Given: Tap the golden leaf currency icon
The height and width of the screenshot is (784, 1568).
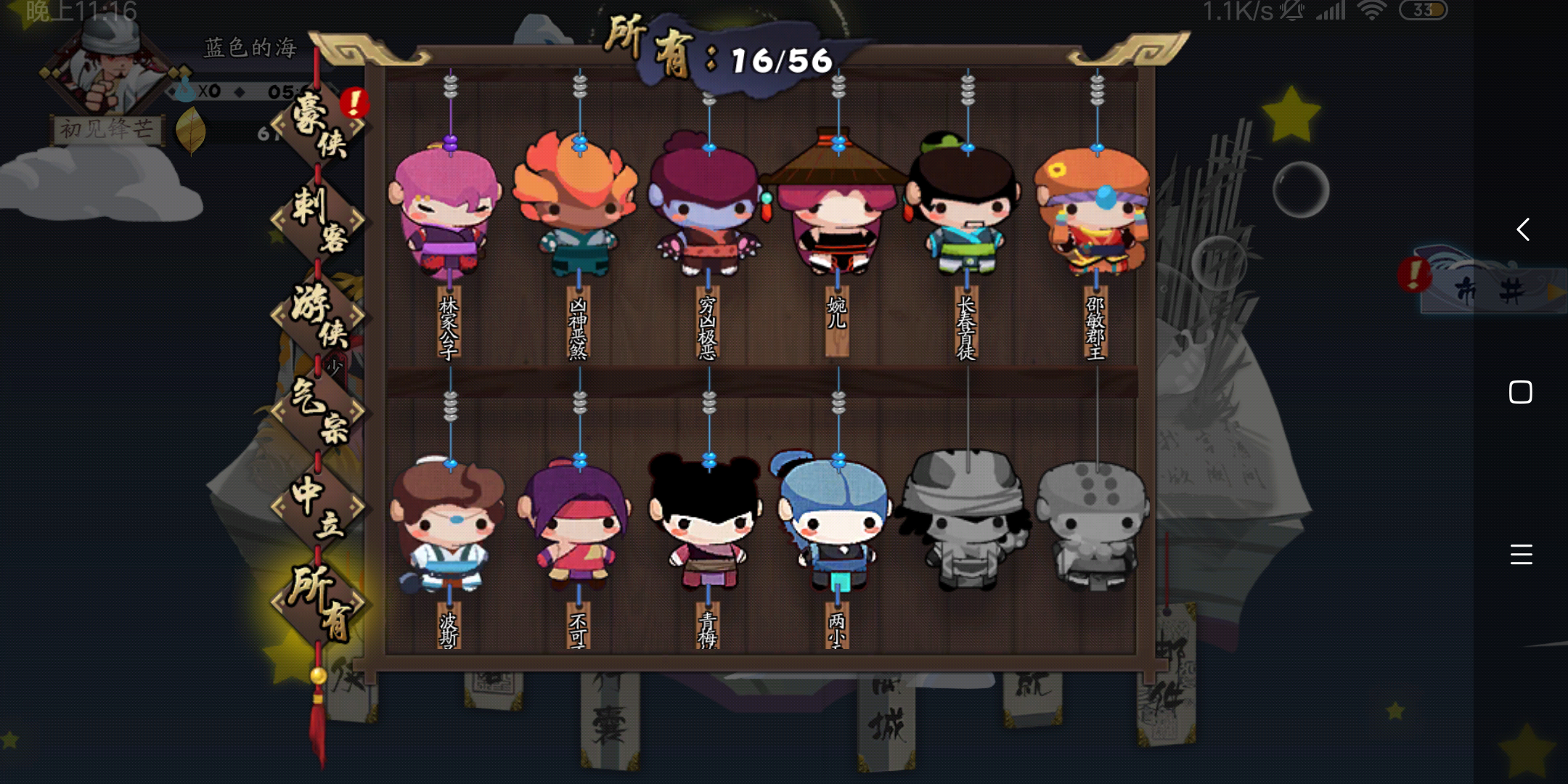Looking at the screenshot, I should pos(192,131).
